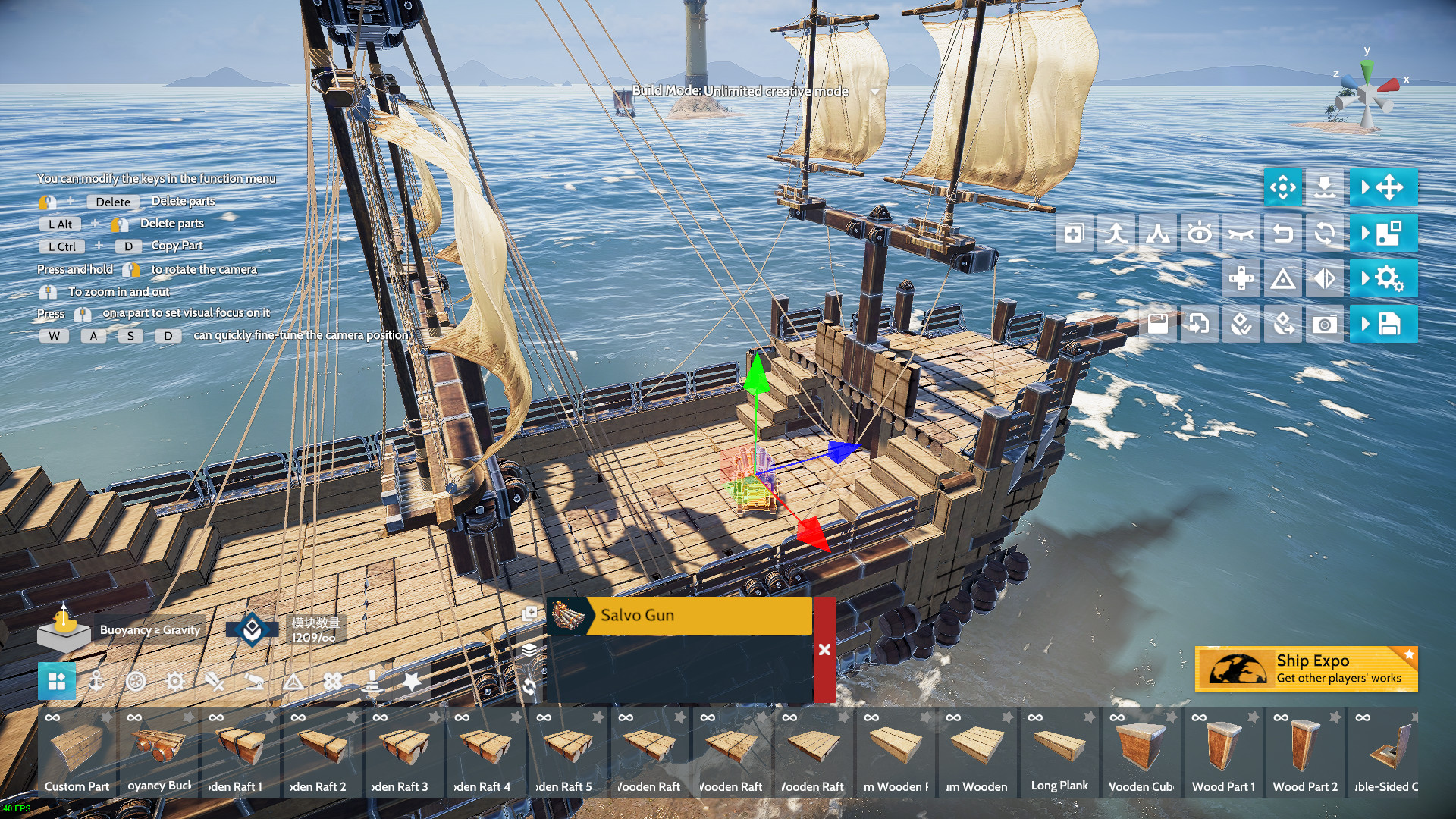Select the cannon parts category icon
Image resolution: width=1456 pixels, height=819 pixels.
tap(255, 682)
